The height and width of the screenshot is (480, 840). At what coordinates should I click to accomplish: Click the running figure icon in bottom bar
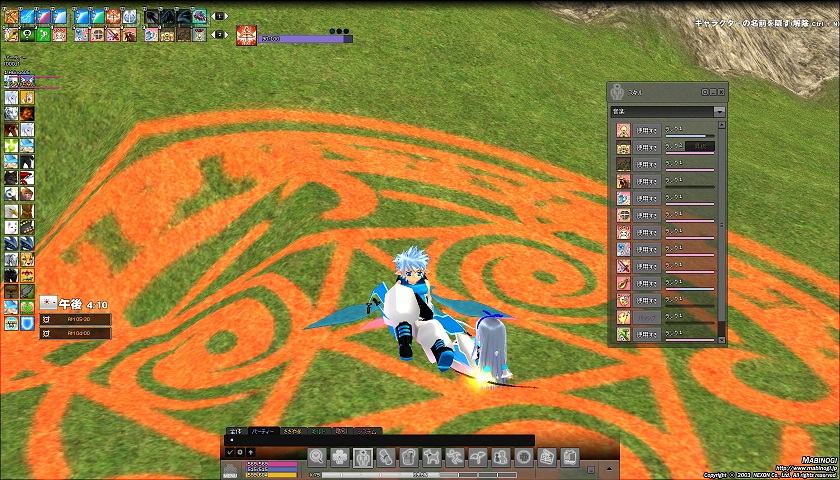pos(455,457)
